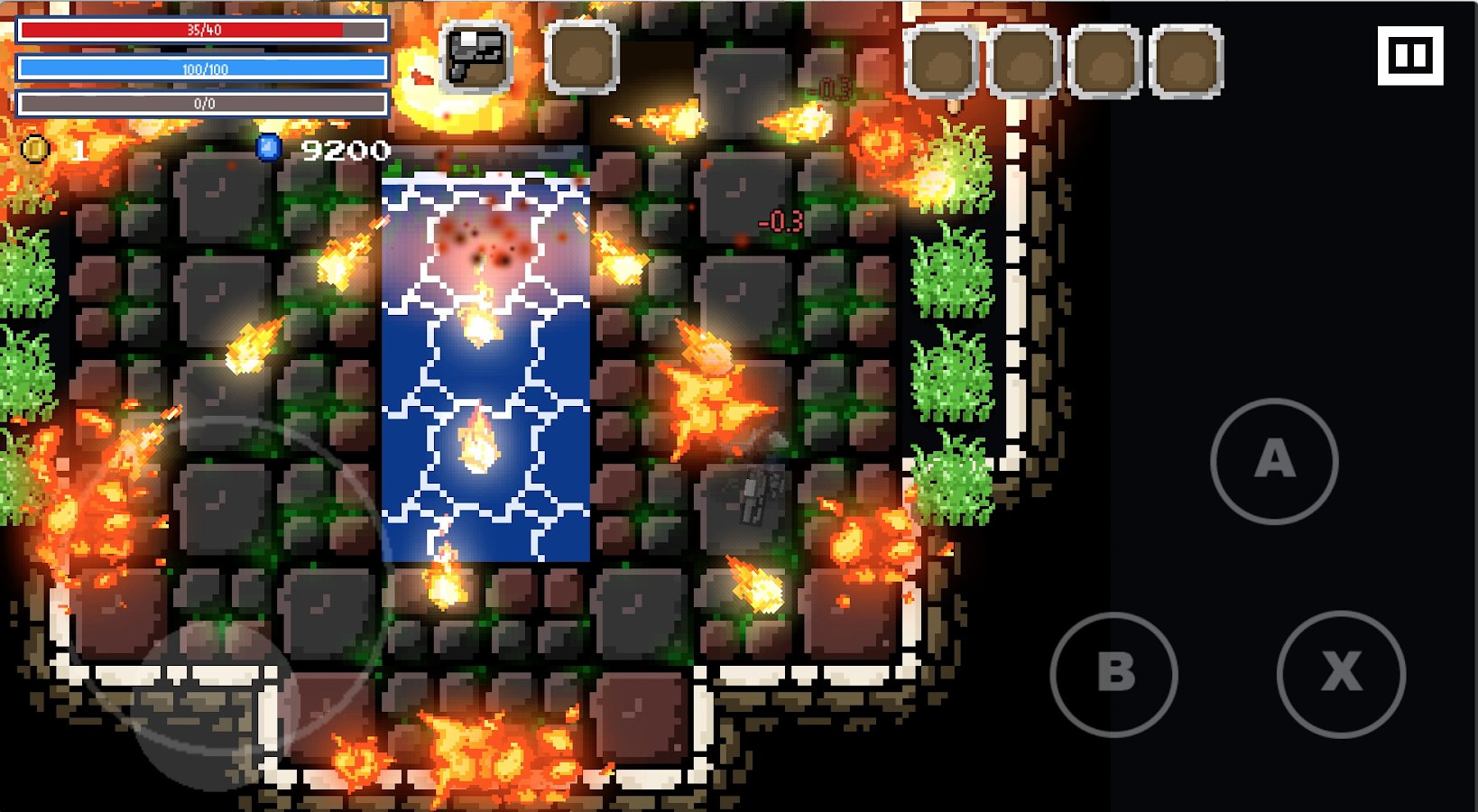Tap the B action button

tap(1114, 674)
